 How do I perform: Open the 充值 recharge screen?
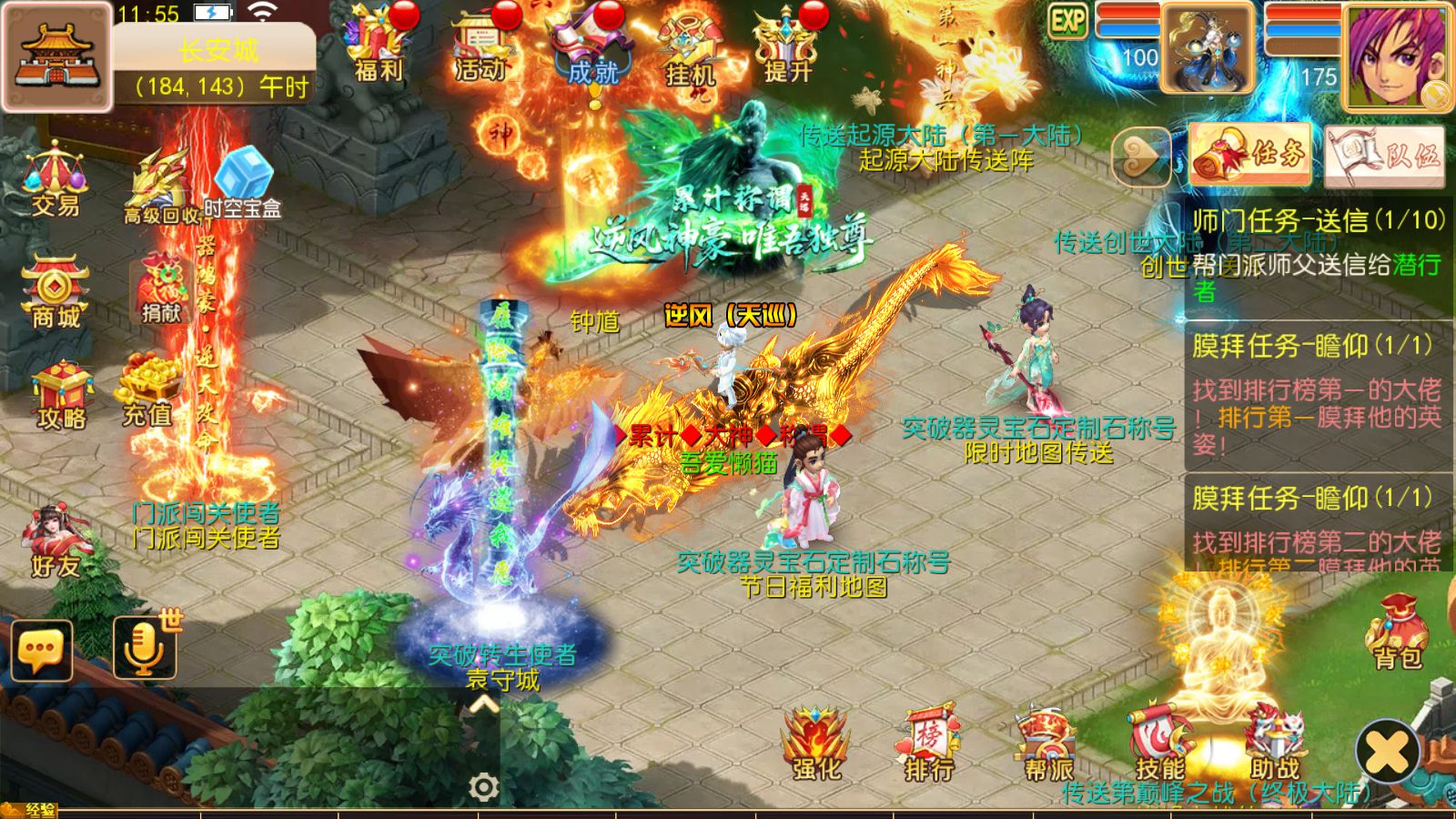[147, 391]
